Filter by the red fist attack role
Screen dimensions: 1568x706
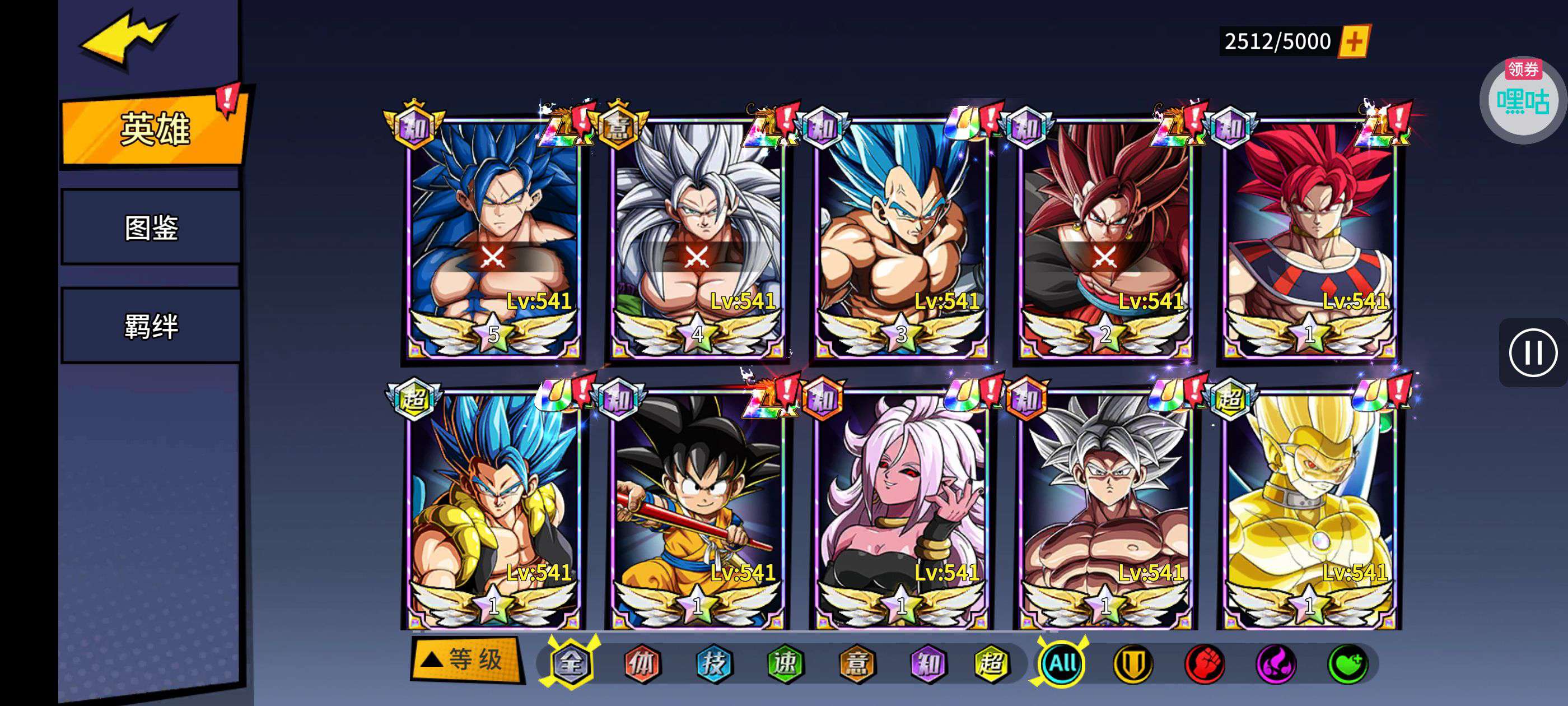tap(1205, 663)
